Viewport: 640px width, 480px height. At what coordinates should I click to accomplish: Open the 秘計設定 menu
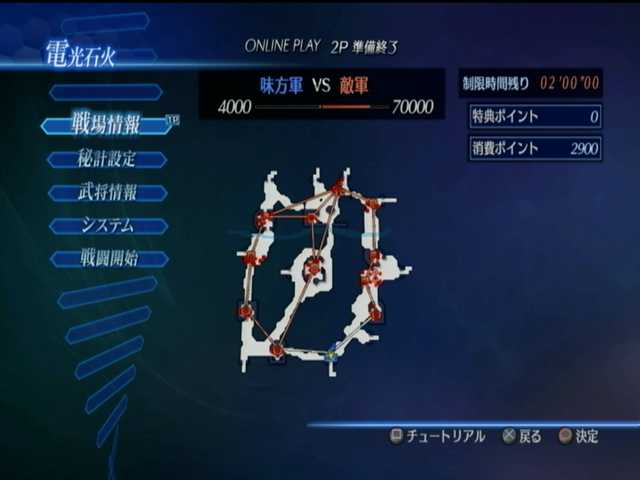[106, 159]
